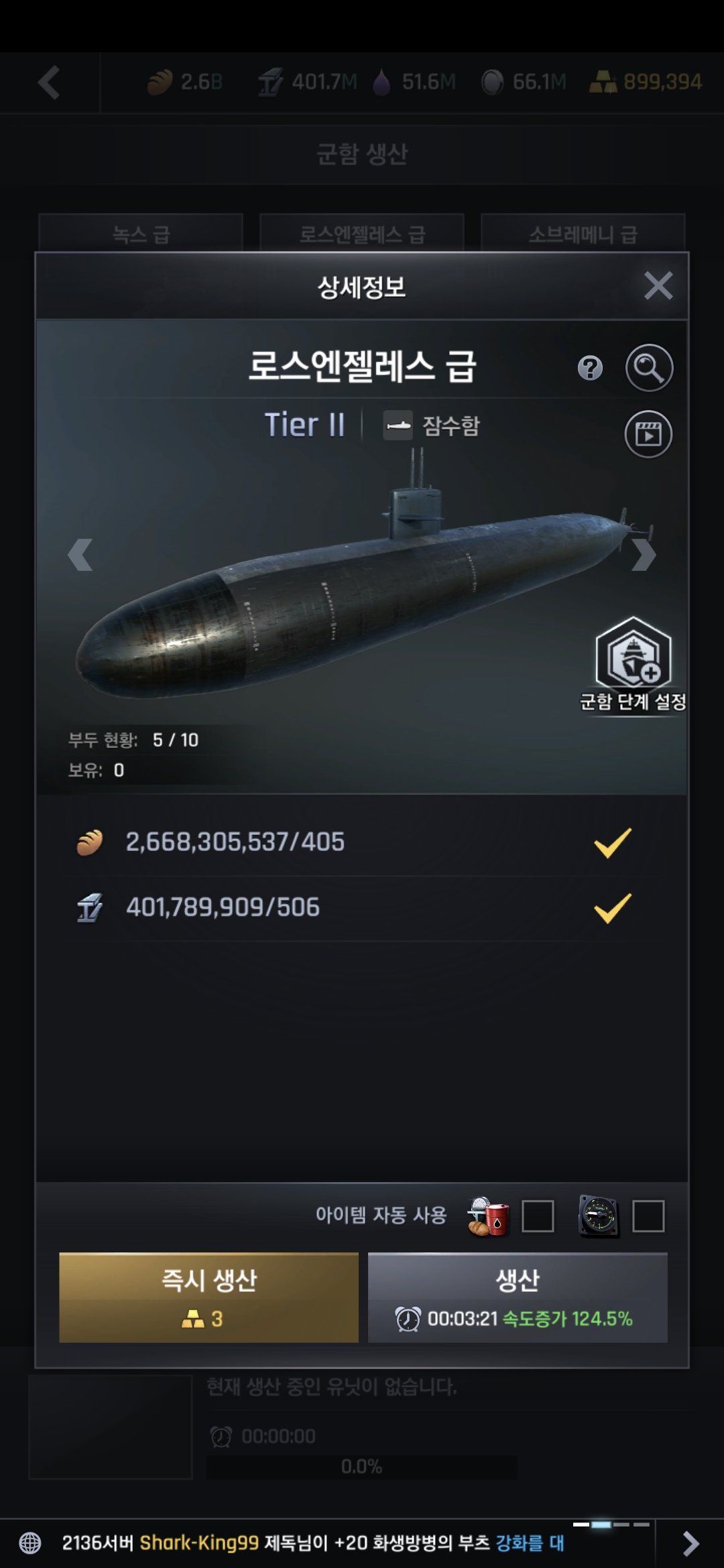Screen dimensions: 724x1568
Task: Open 군함 단계 설정 ship tier settings
Action: pyautogui.click(x=633, y=663)
